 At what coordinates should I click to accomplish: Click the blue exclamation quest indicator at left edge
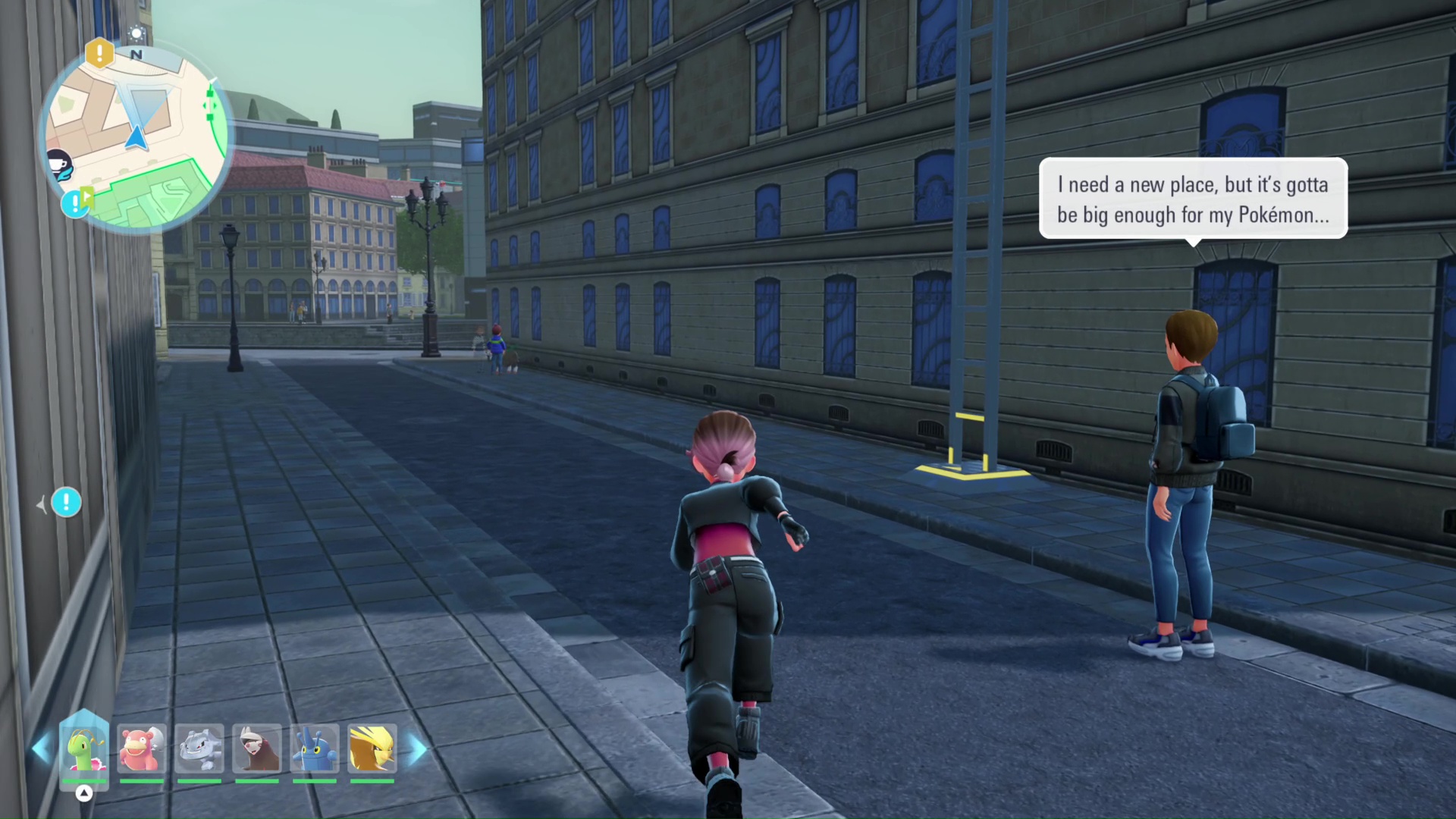[x=66, y=502]
